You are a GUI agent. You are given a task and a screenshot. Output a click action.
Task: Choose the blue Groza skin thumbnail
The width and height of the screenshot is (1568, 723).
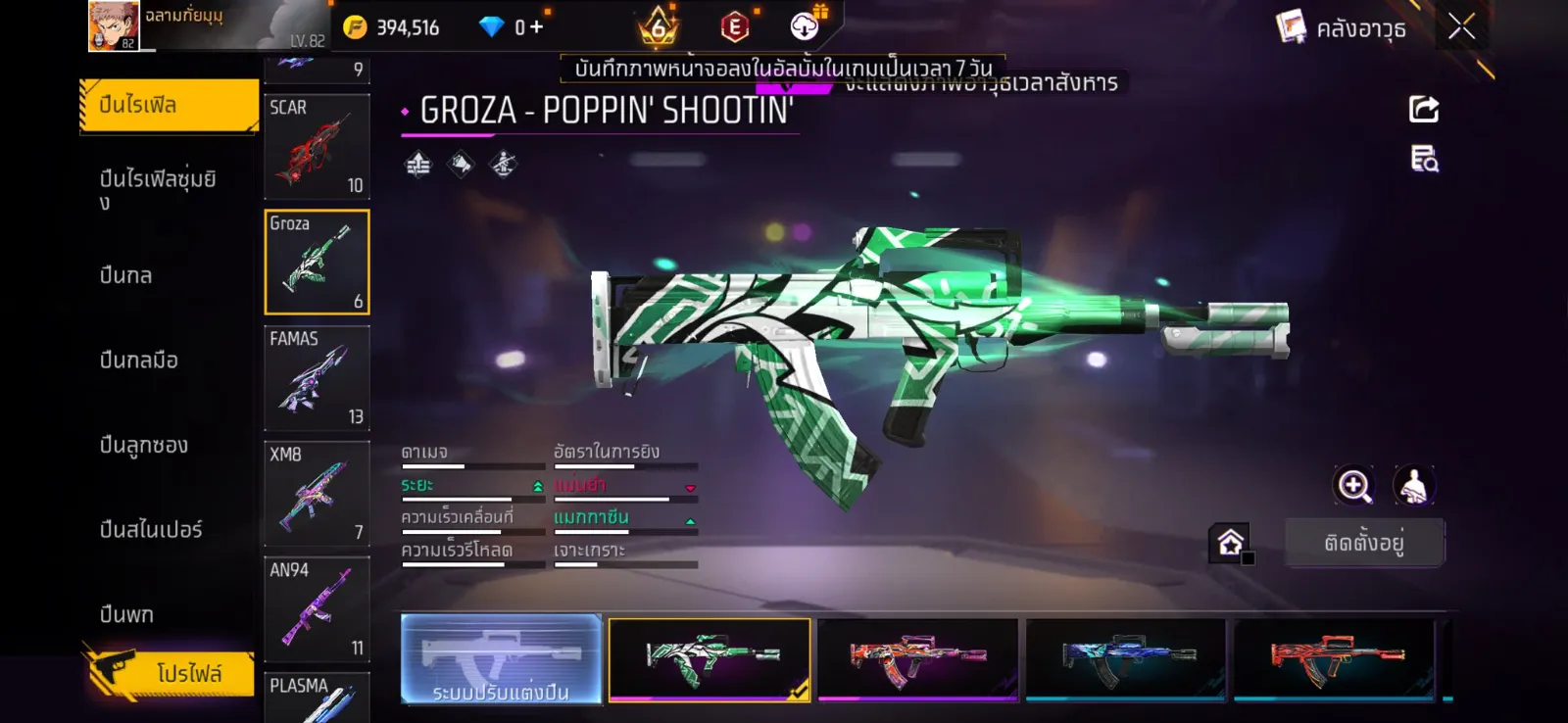click(x=1125, y=659)
